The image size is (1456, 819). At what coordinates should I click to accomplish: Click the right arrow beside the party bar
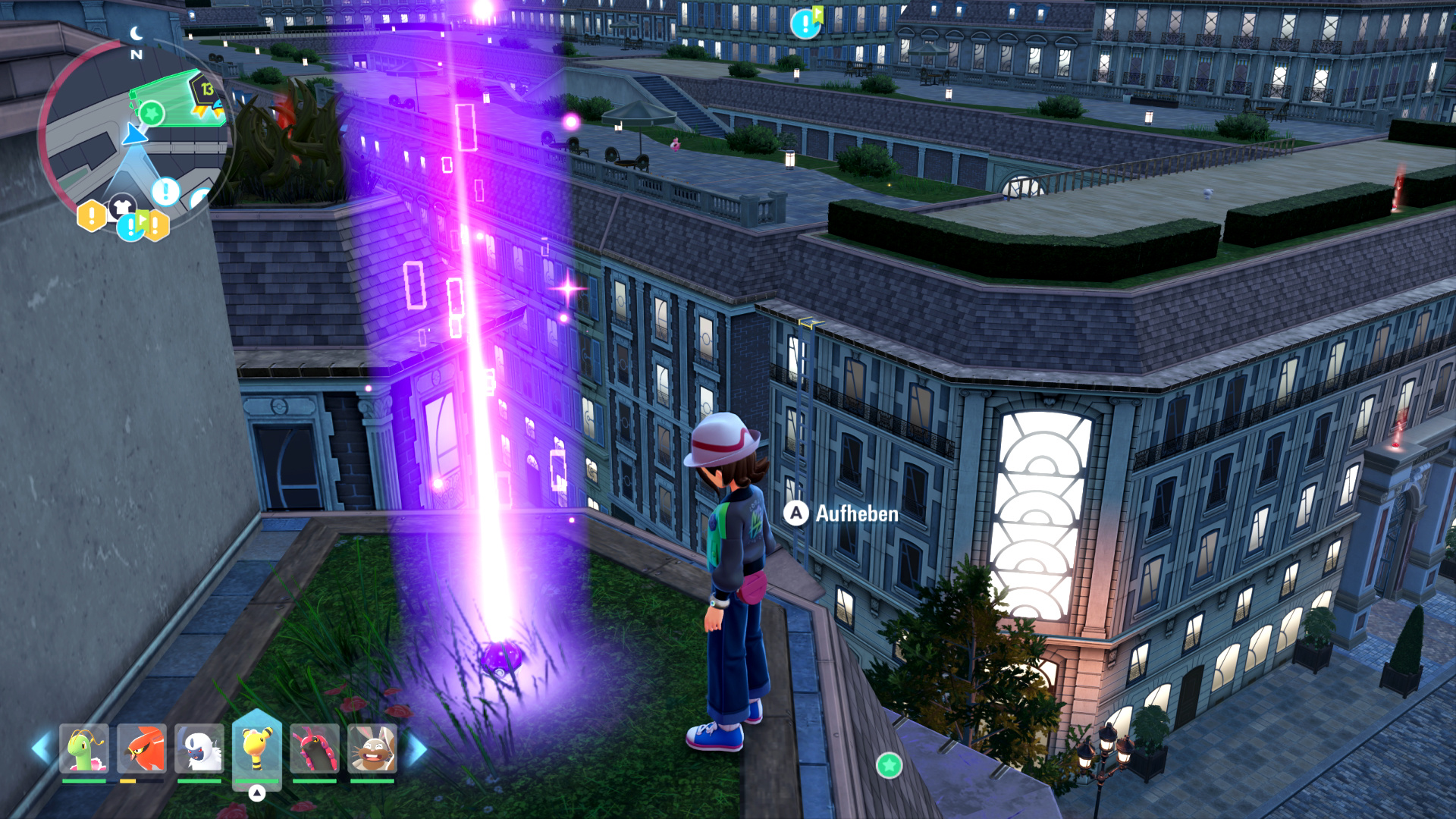tap(416, 749)
